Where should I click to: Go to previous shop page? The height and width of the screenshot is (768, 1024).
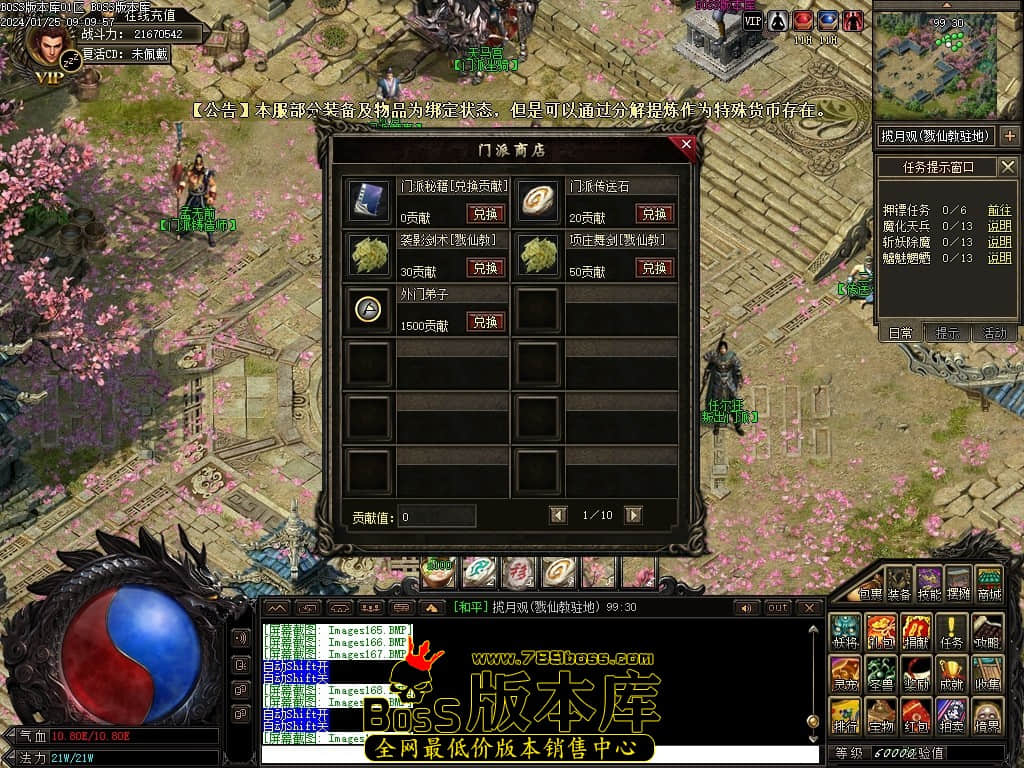click(x=559, y=515)
